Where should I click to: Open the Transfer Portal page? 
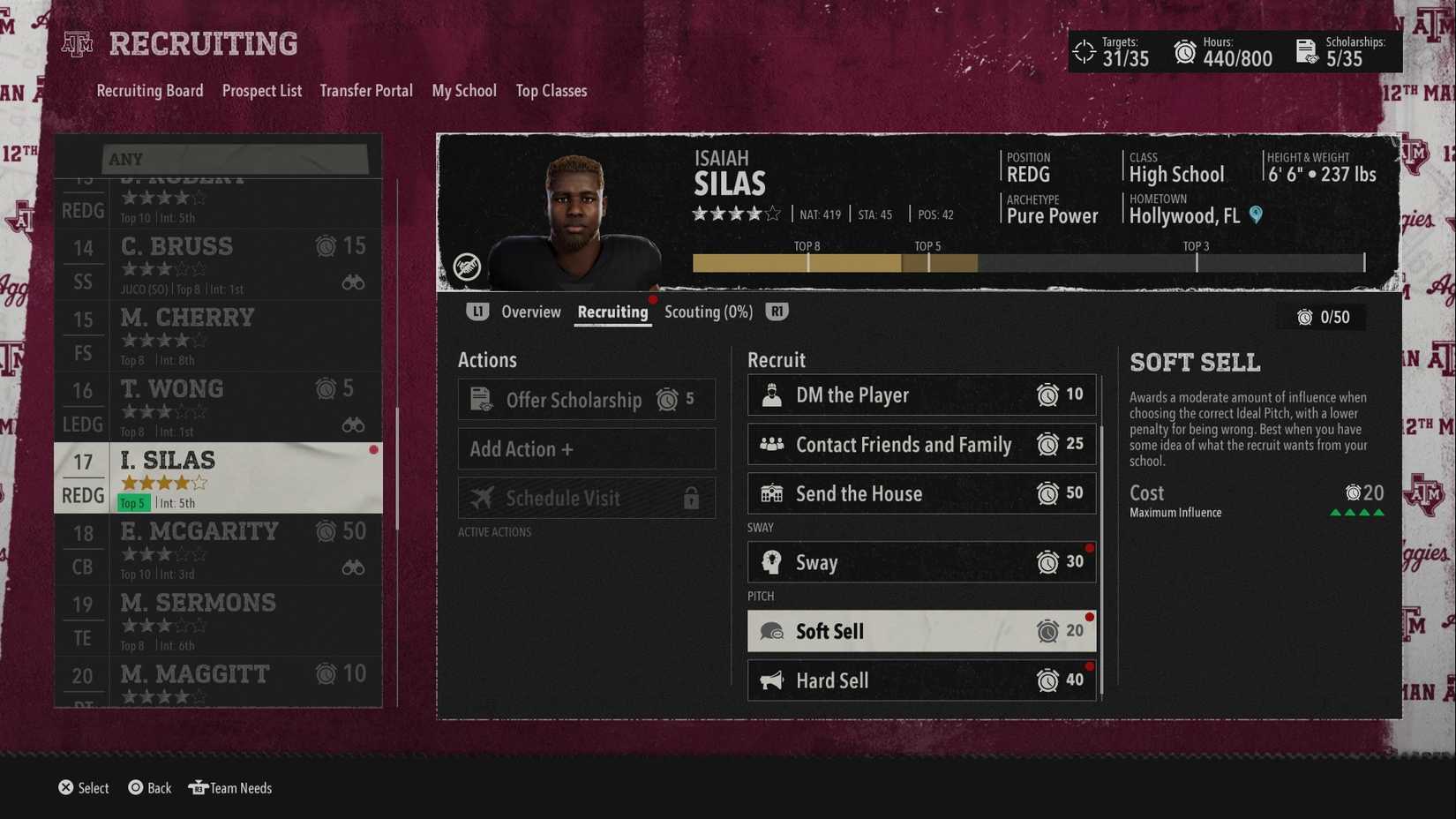366,90
